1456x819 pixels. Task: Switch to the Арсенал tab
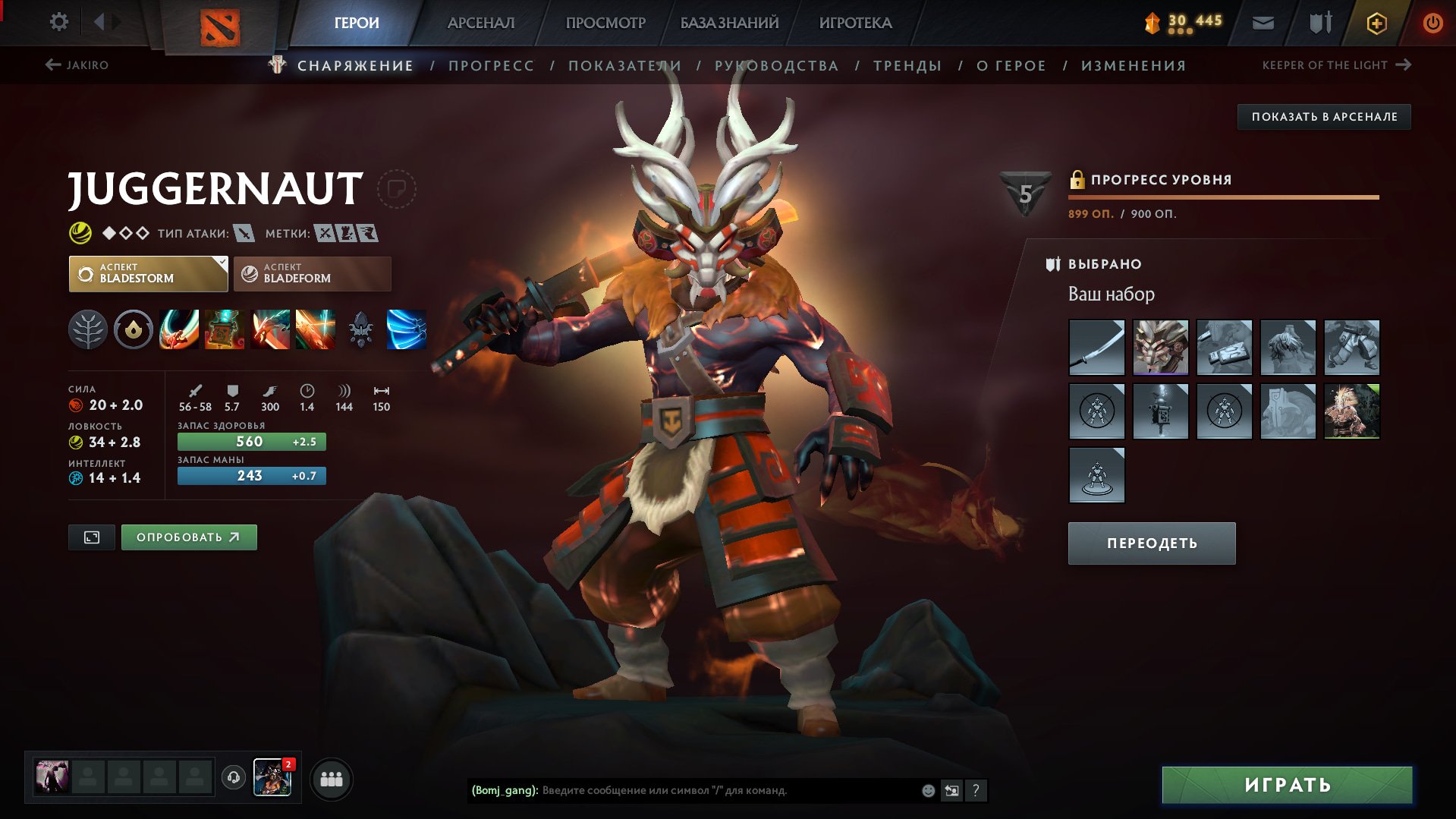[x=480, y=23]
